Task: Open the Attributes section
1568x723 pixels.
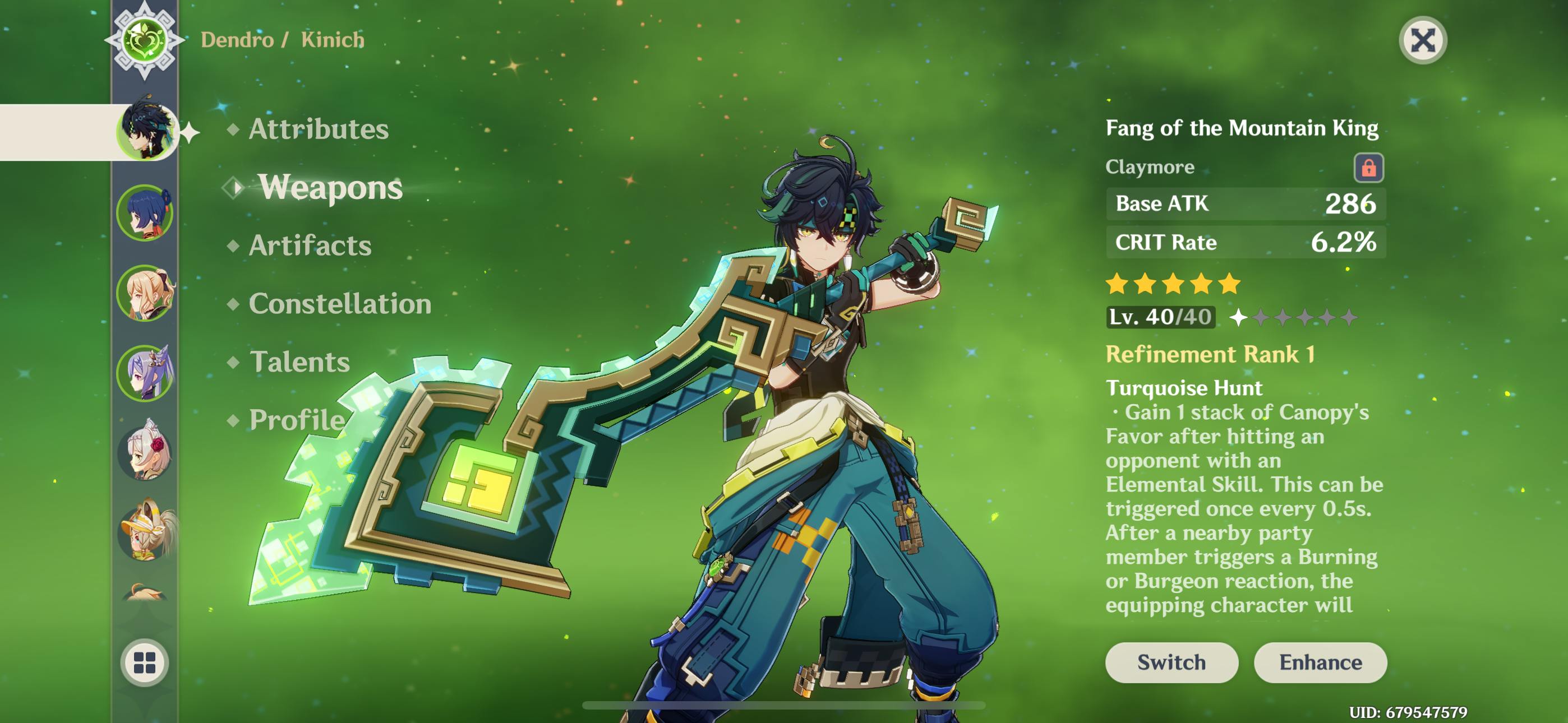Action: click(x=318, y=129)
